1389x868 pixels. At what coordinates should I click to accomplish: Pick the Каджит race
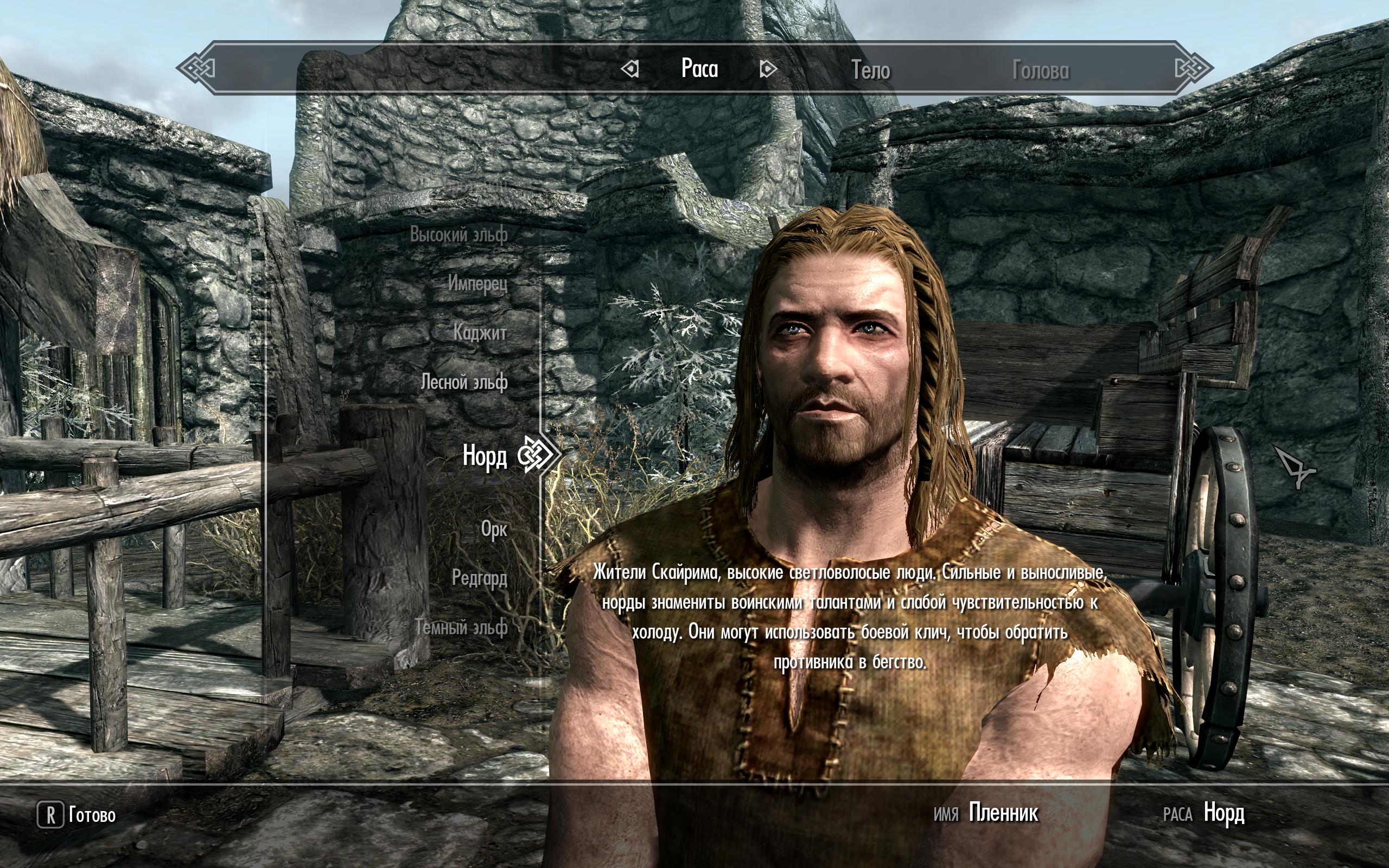tap(480, 333)
